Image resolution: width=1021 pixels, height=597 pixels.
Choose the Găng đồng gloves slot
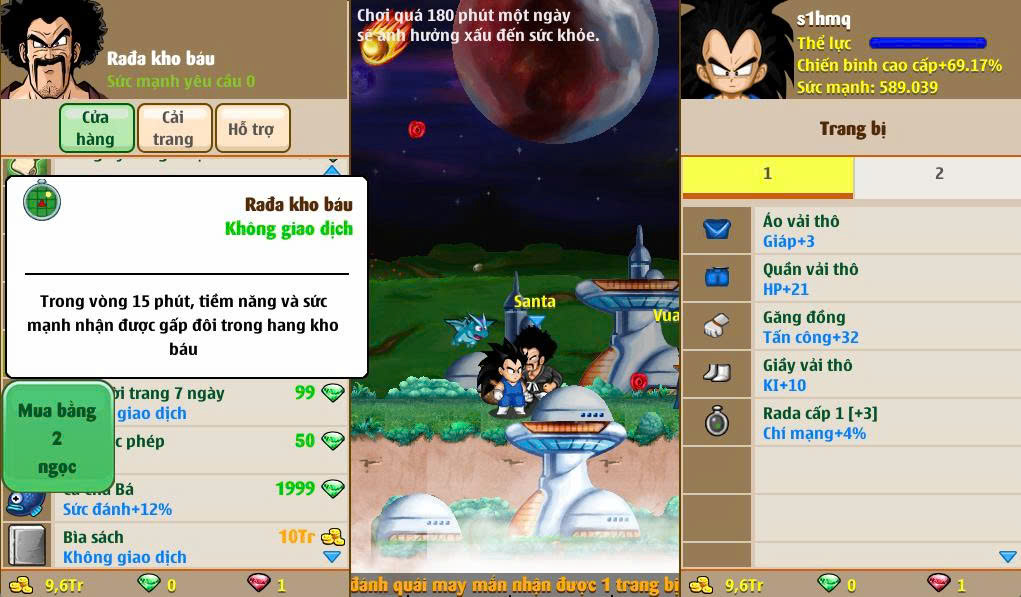point(850,326)
